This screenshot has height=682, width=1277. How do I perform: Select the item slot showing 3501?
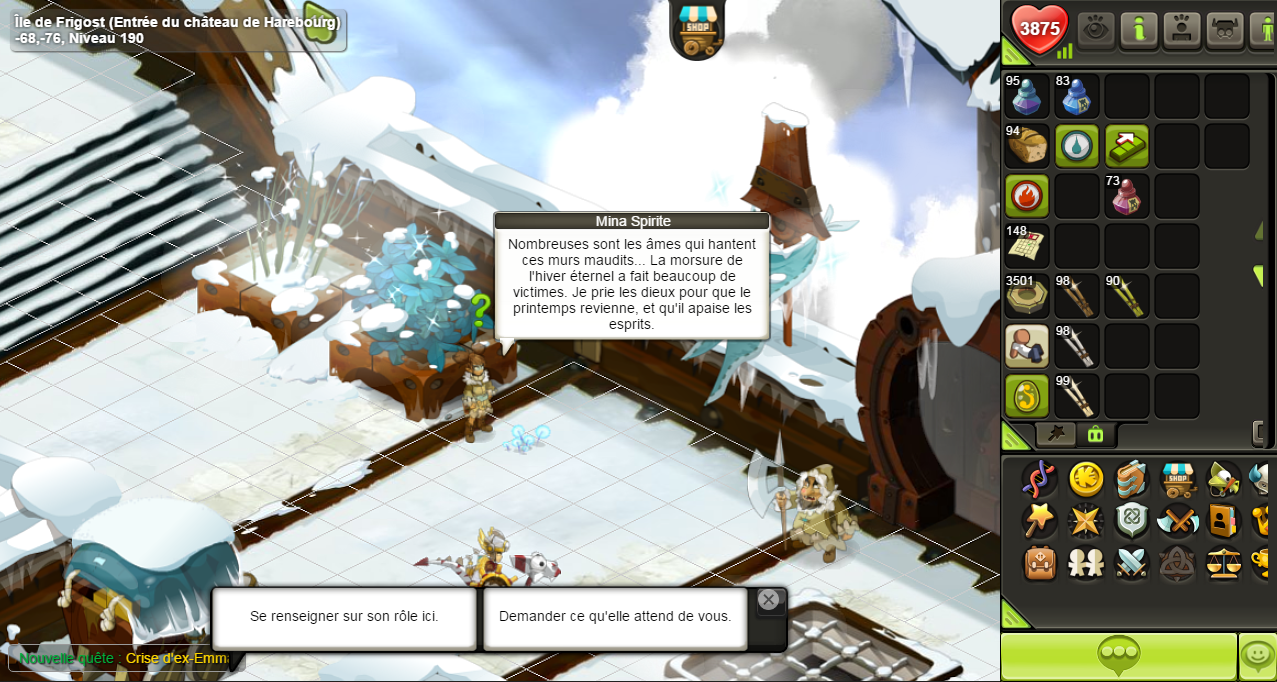click(x=1027, y=296)
